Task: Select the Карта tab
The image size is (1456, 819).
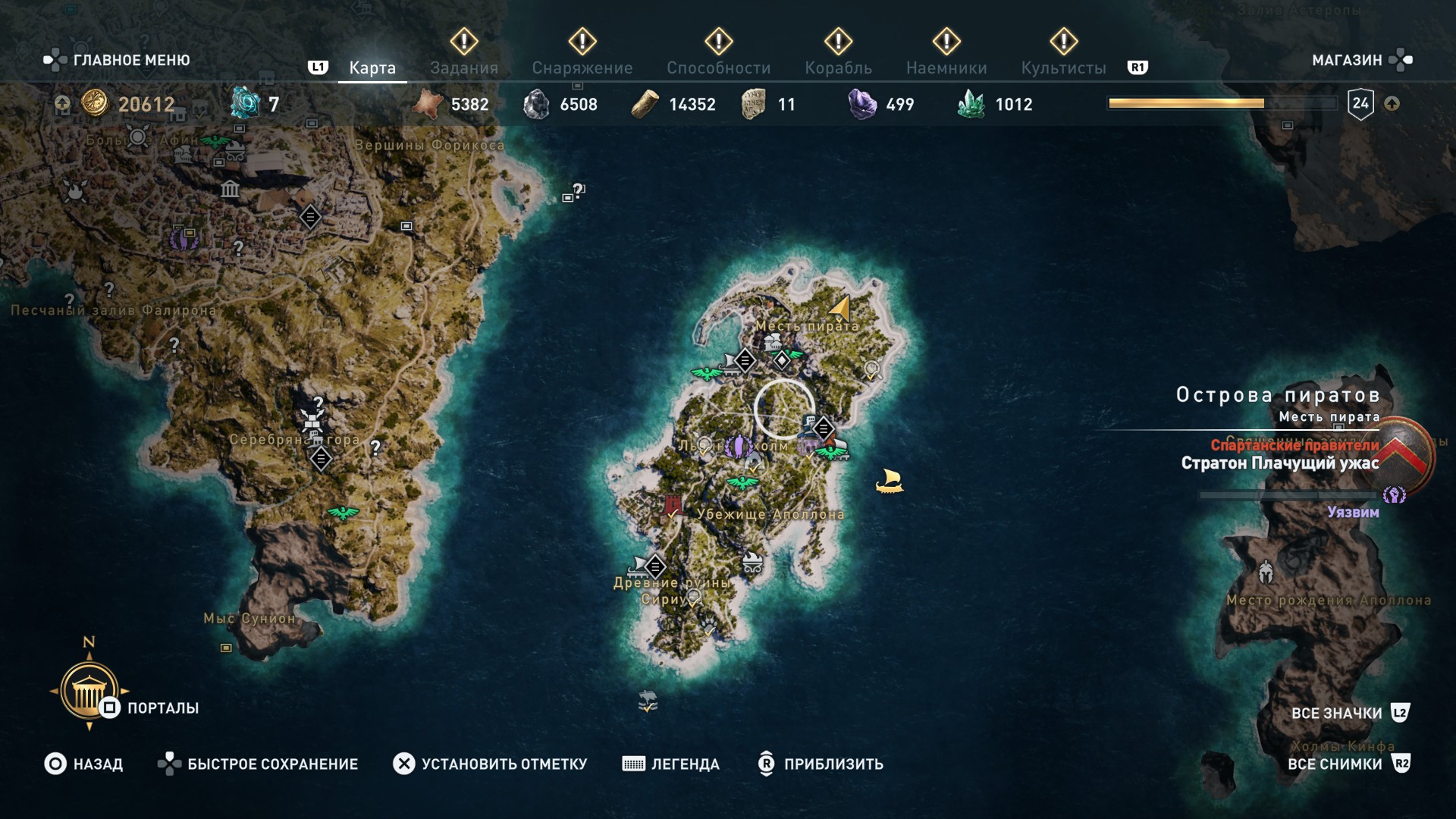Action: [372, 67]
